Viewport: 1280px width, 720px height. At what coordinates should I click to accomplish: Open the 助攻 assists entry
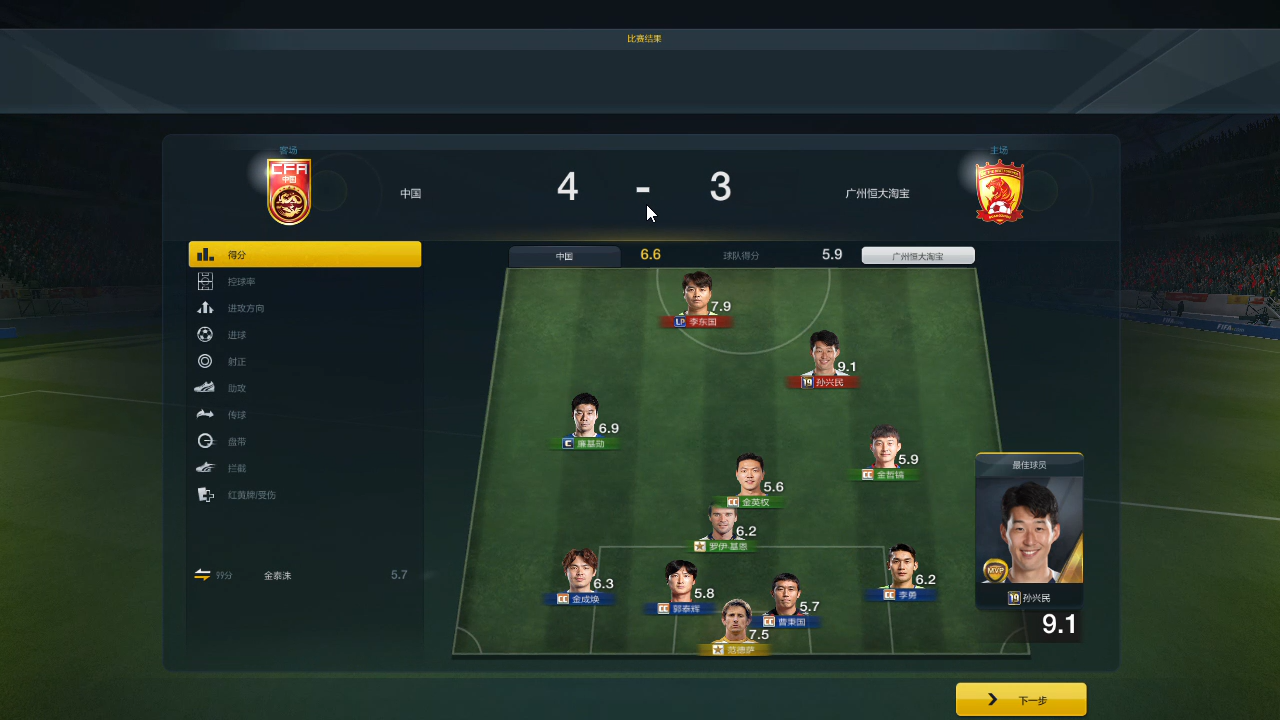(x=304, y=388)
